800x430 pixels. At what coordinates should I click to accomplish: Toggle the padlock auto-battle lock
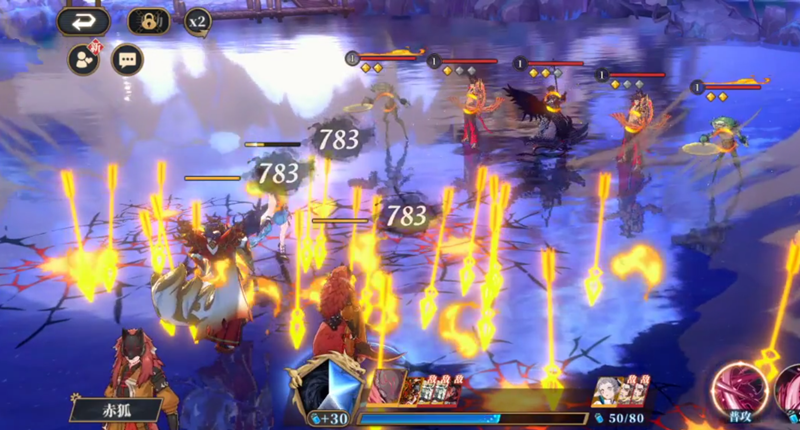tap(148, 21)
